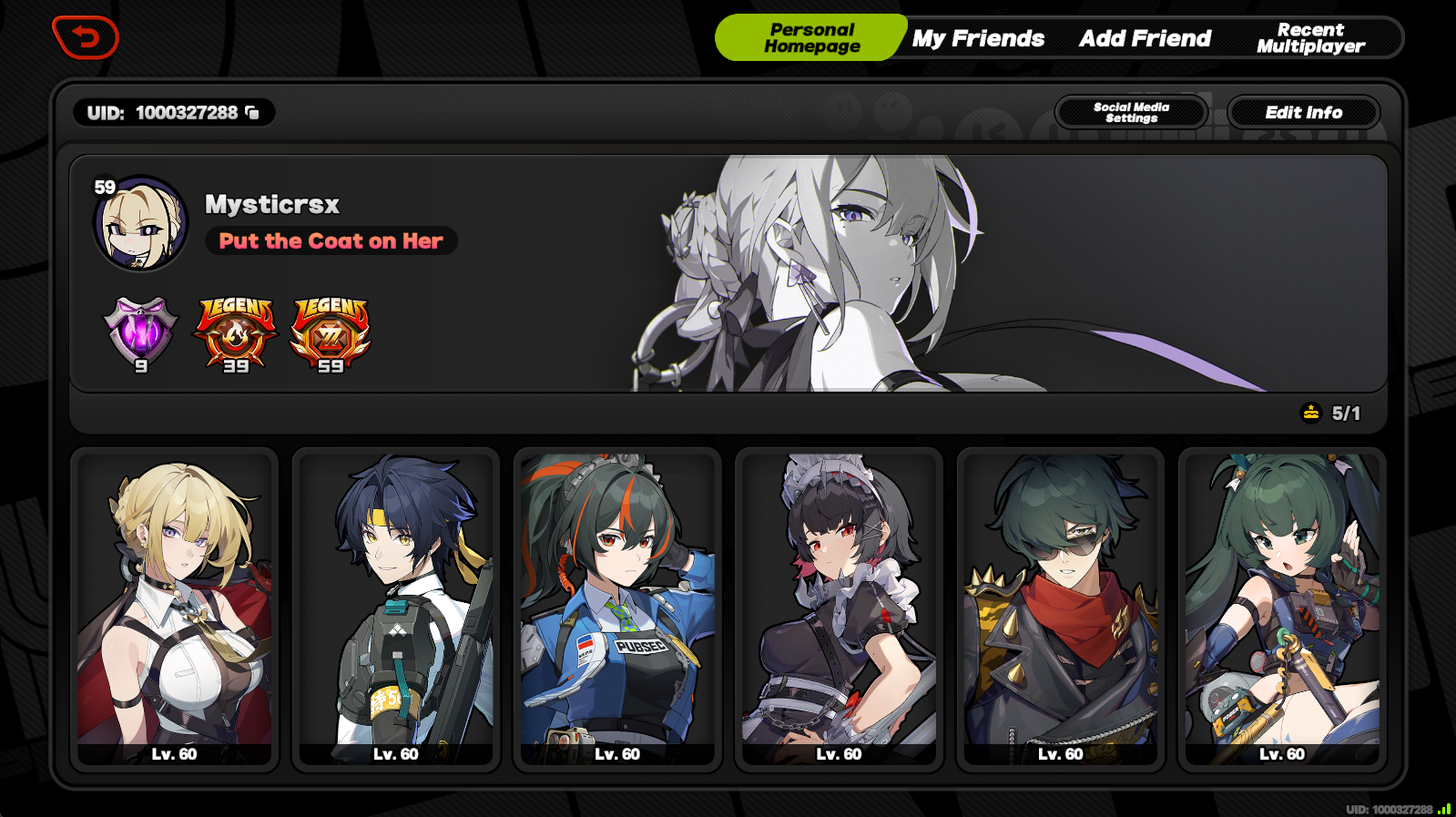Copy the UID with the copy icon
Viewport: 1456px width, 817px height.
pyautogui.click(x=252, y=112)
